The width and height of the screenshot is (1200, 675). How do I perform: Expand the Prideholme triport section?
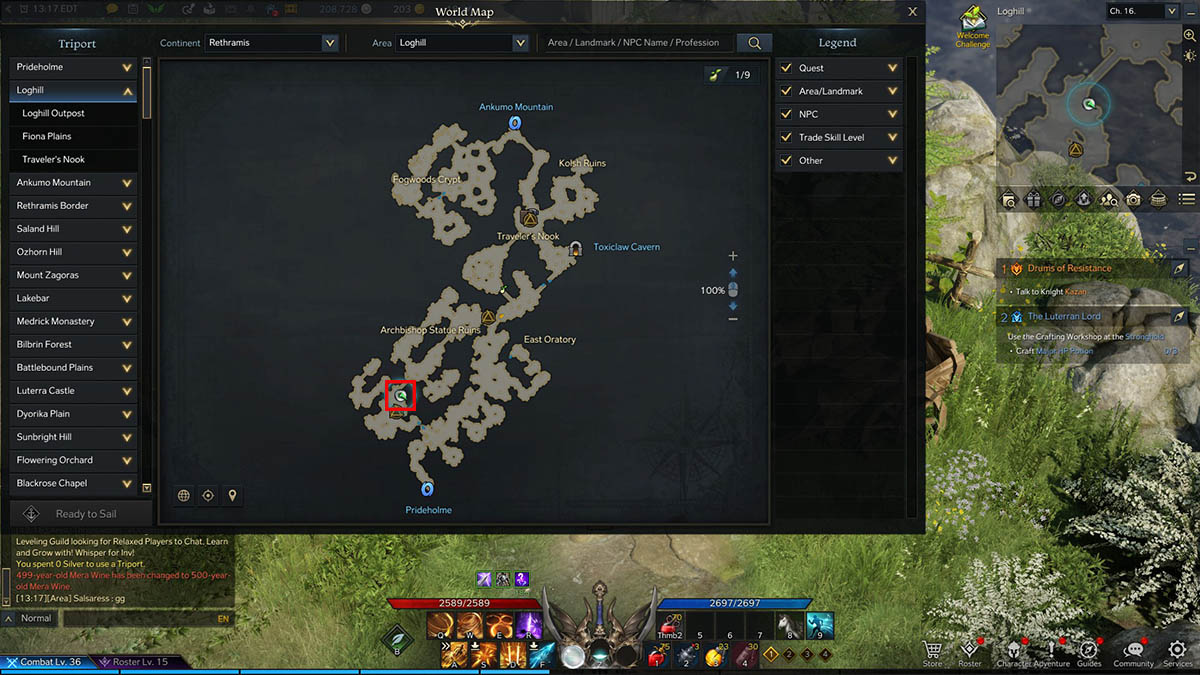[127, 67]
